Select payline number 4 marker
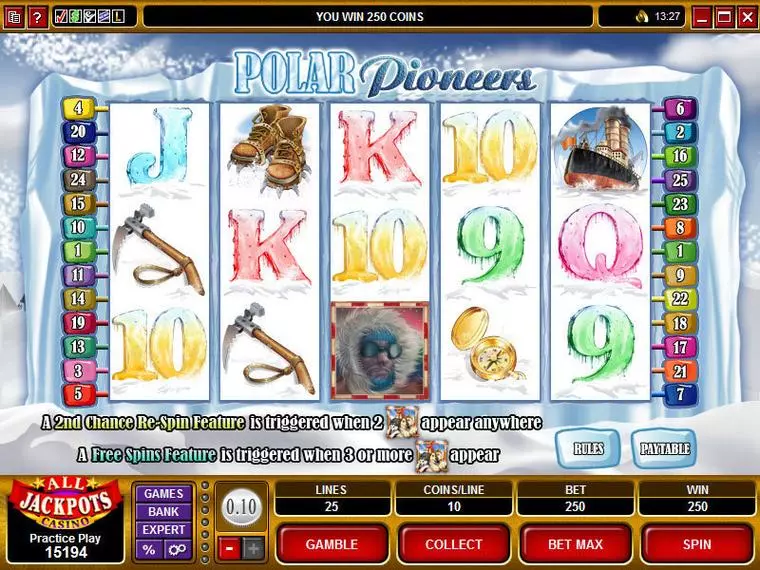This screenshot has width=760, height=570. (77, 108)
